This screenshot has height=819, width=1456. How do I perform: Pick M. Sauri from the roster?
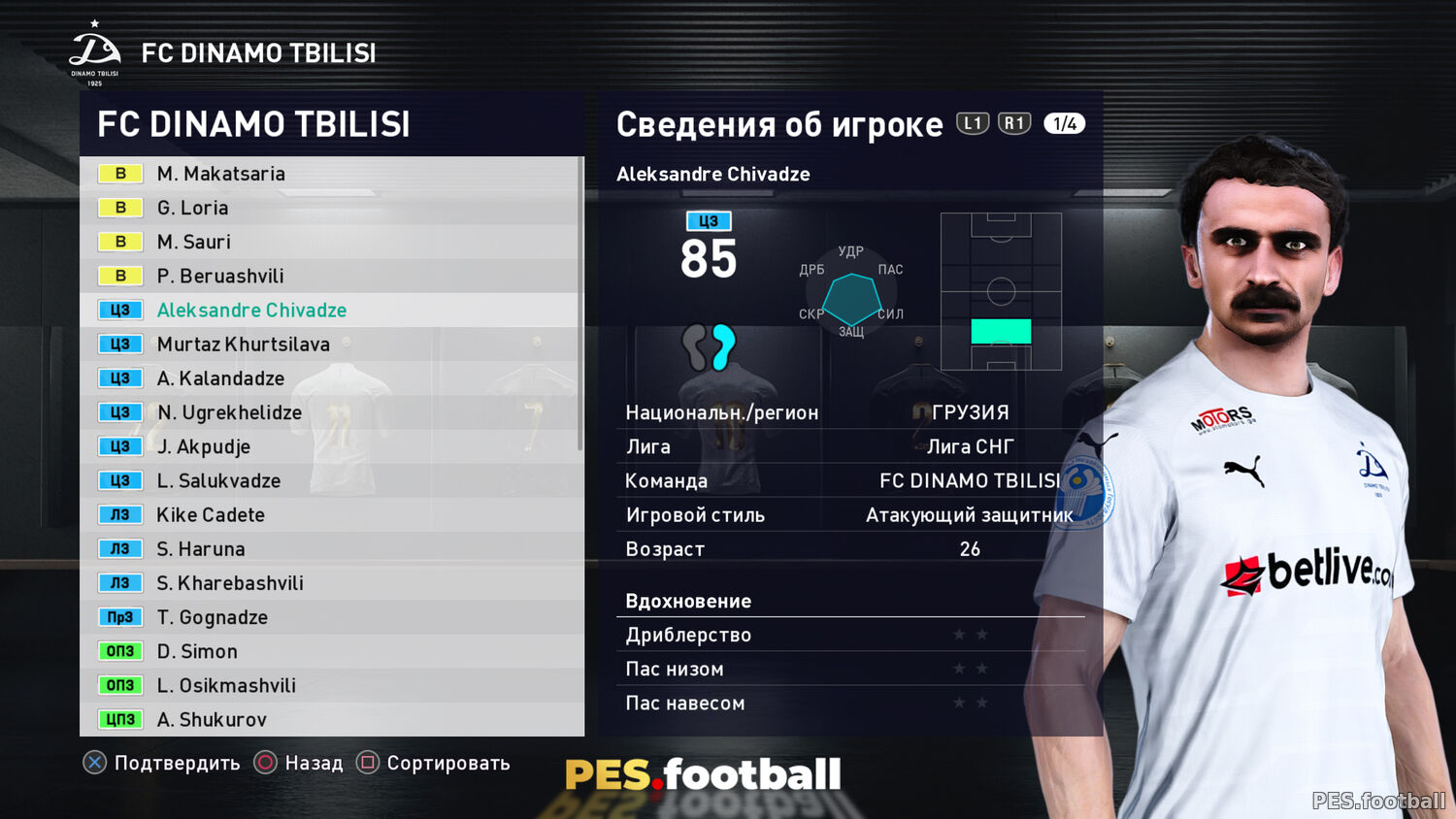coord(194,242)
